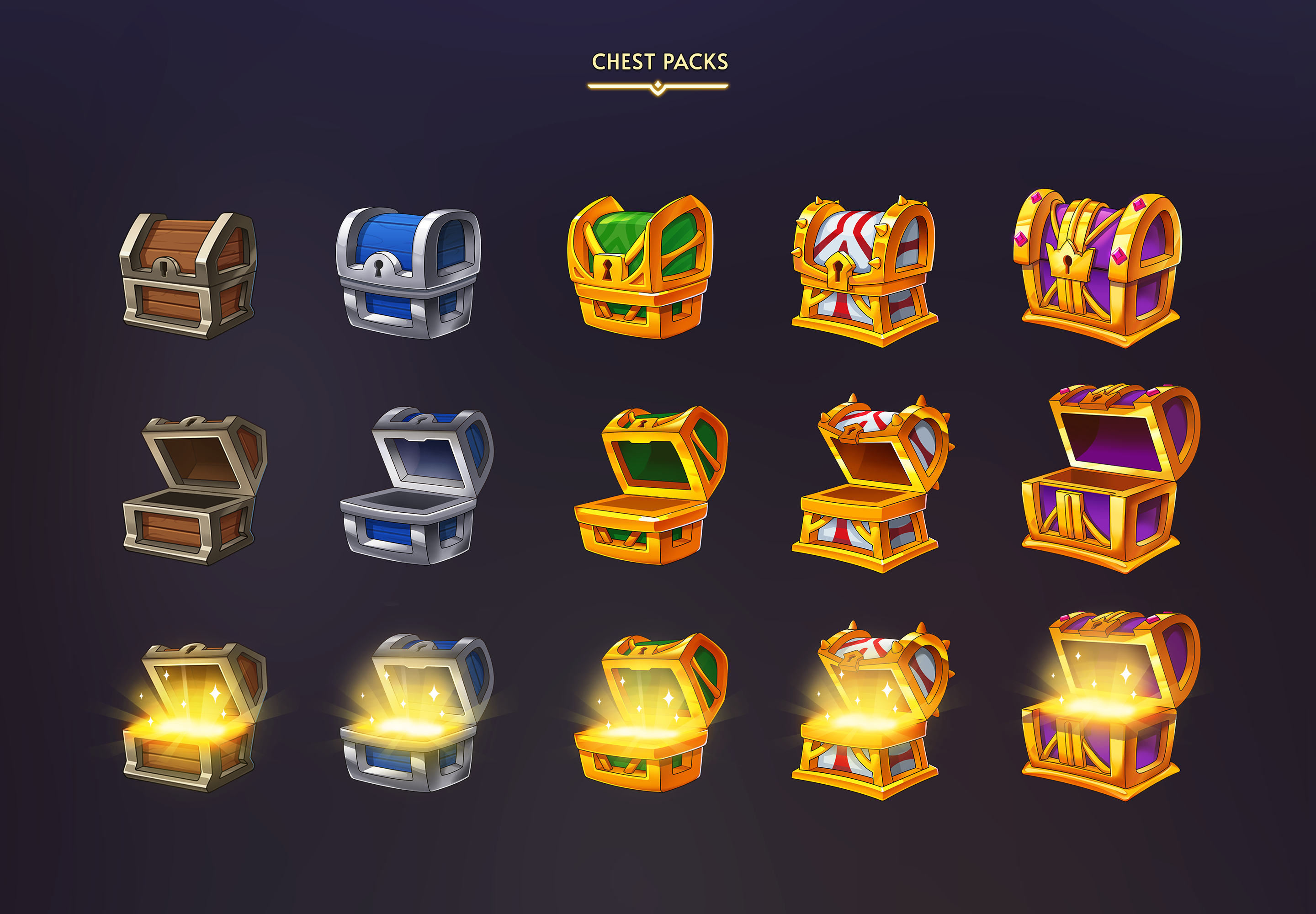Select the closed red-and-white spiked chest
This screenshot has width=1316, height=914.
click(x=864, y=271)
